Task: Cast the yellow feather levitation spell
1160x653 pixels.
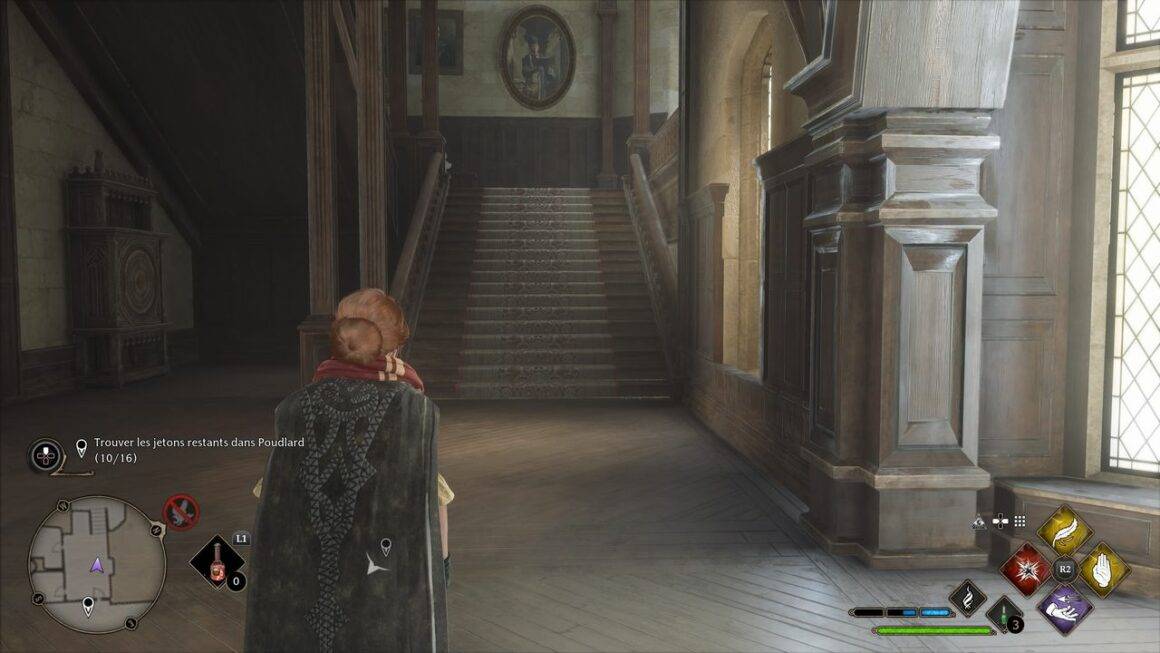Action: [x=1063, y=530]
